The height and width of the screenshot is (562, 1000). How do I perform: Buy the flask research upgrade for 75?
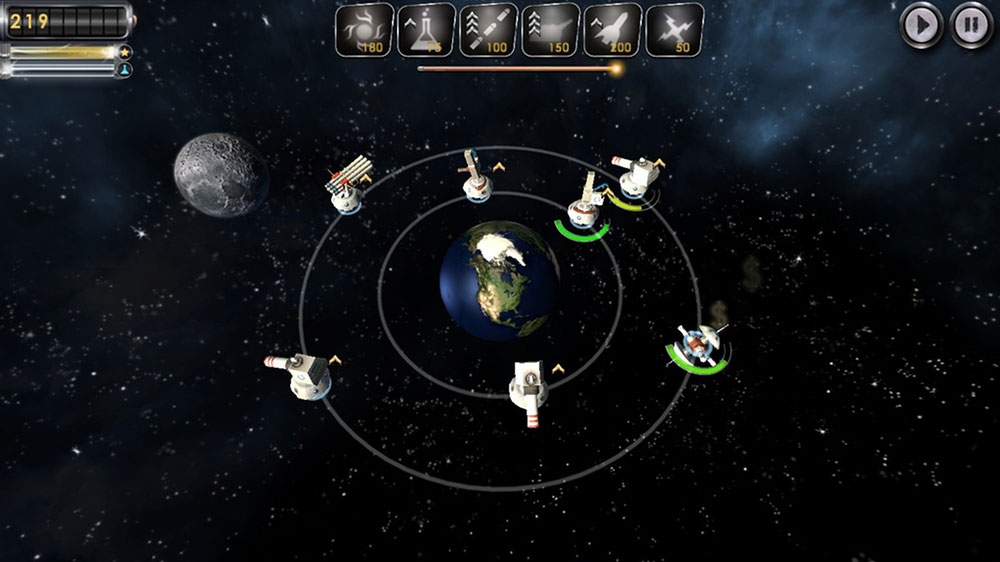[x=426, y=30]
